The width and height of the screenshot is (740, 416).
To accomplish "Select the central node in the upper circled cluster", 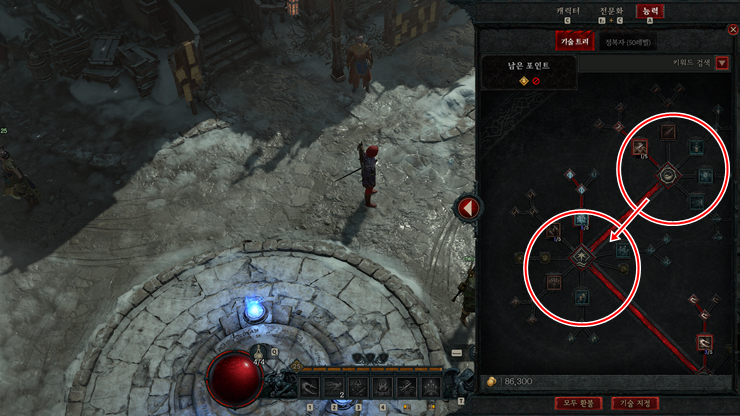I will [x=667, y=176].
